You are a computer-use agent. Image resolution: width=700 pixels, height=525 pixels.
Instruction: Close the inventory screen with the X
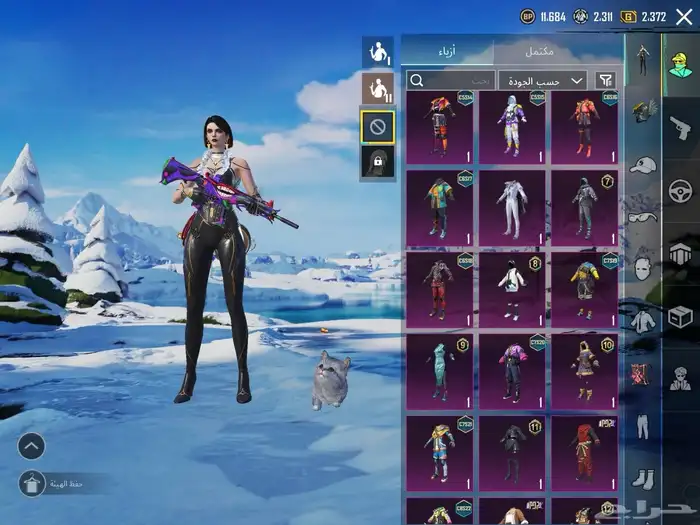click(x=683, y=17)
